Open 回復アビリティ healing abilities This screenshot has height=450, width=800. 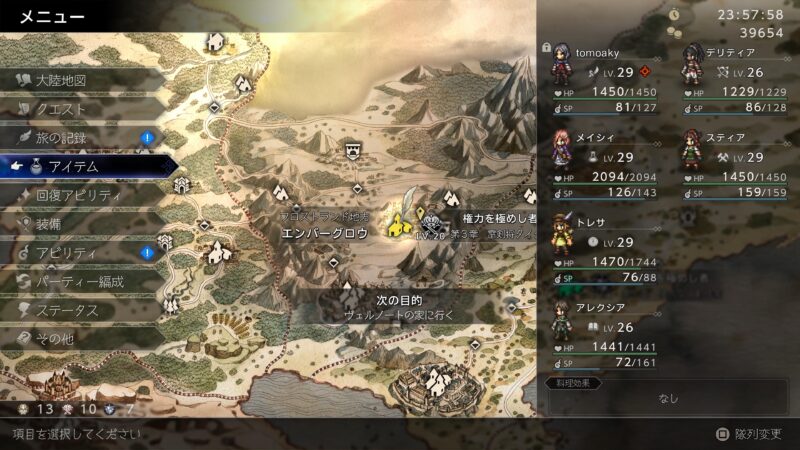[80, 196]
